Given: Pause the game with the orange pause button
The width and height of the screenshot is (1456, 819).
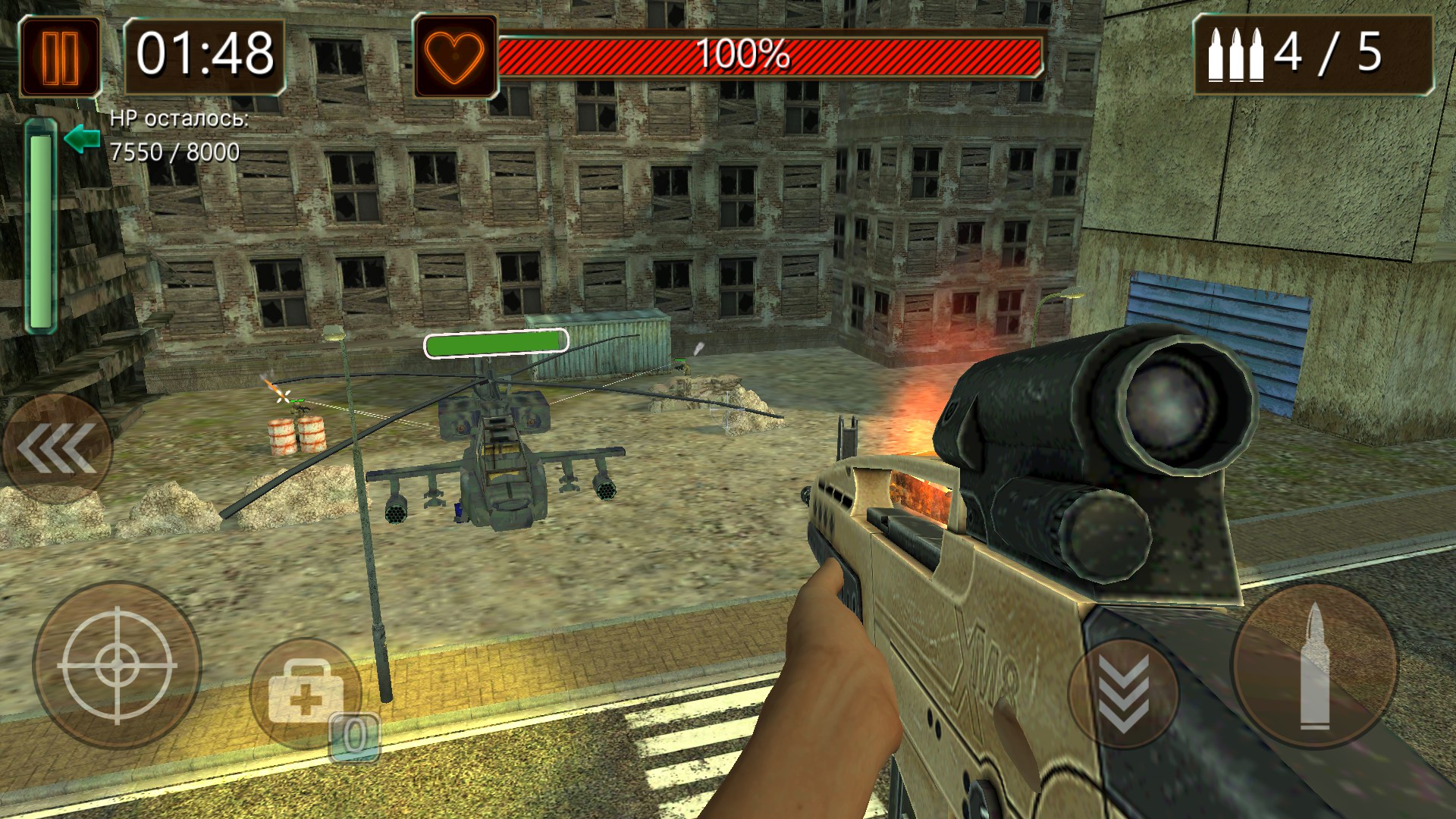Looking at the screenshot, I should [x=60, y=57].
